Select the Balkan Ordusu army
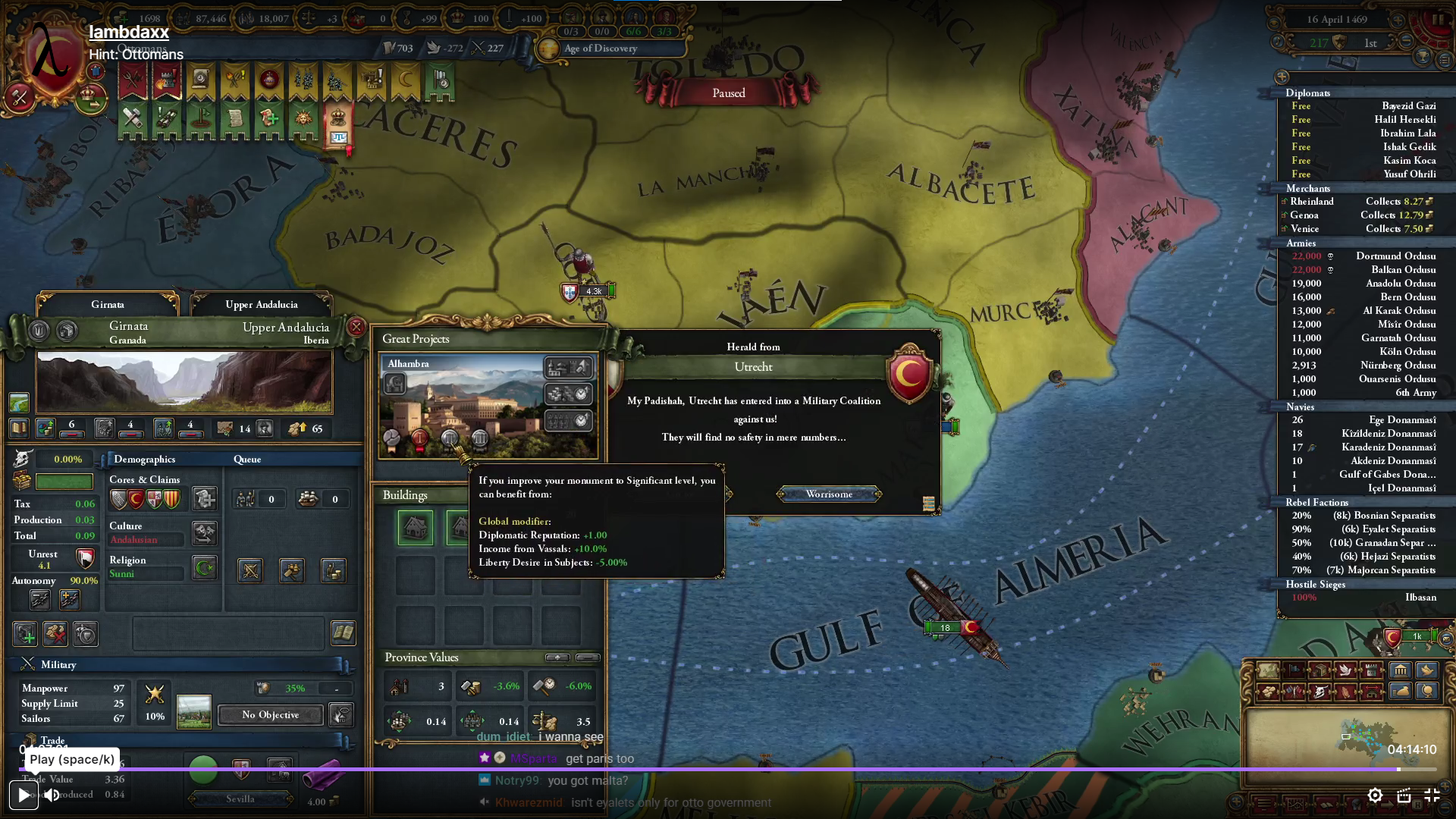 (1403, 270)
